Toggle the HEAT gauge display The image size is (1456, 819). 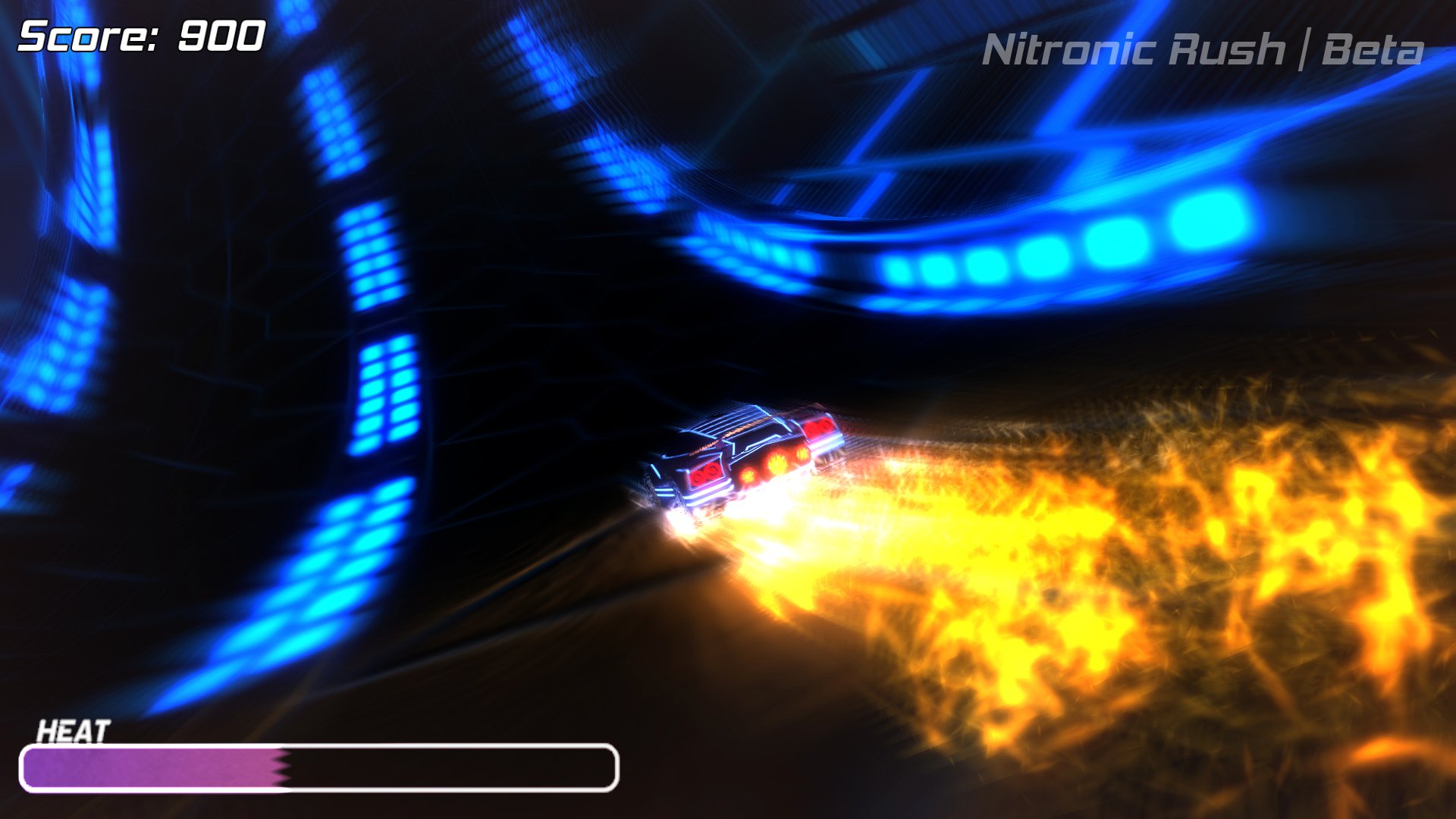318,770
